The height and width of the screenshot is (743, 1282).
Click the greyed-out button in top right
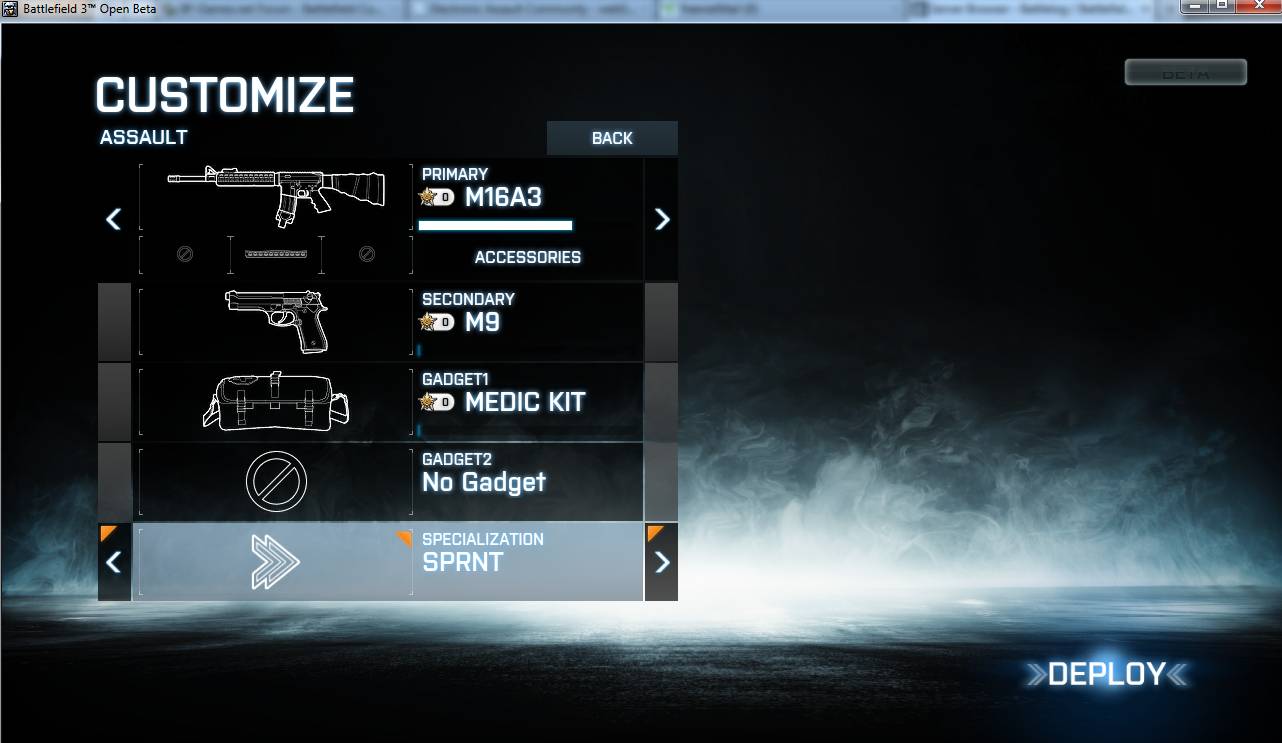[1185, 72]
